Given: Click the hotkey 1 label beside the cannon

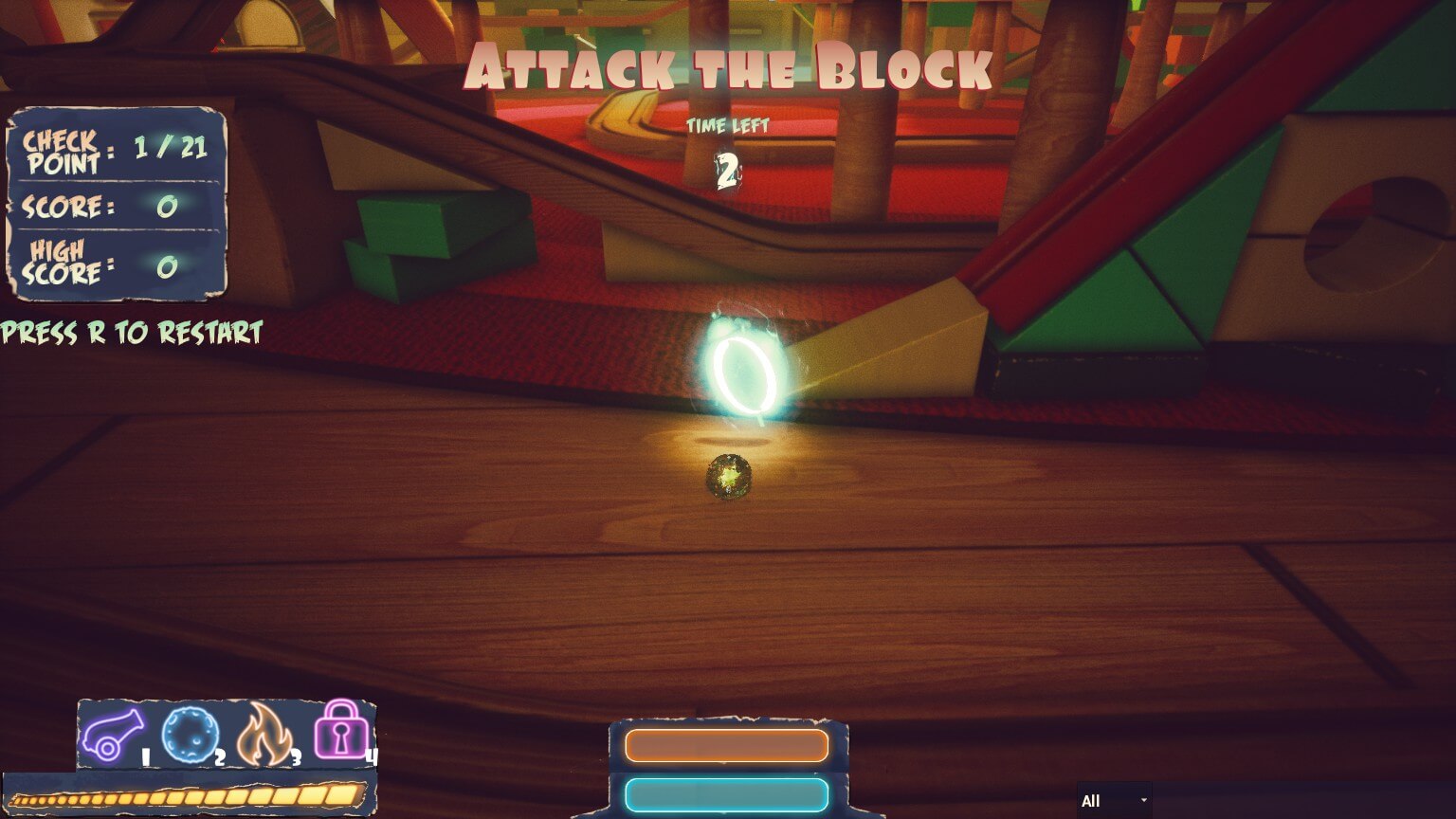Looking at the screenshot, I should (144, 756).
